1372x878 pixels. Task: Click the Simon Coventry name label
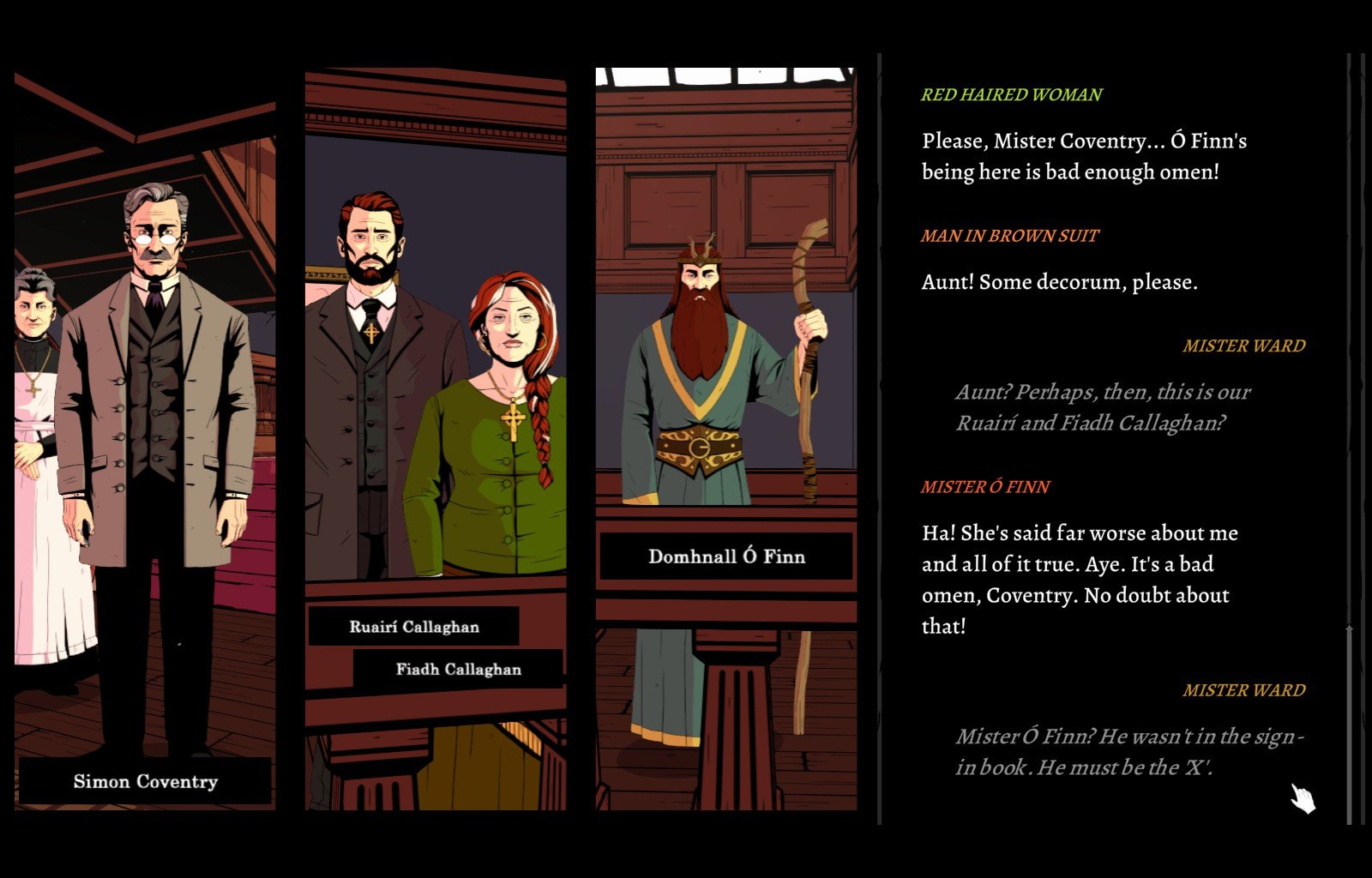click(x=145, y=781)
